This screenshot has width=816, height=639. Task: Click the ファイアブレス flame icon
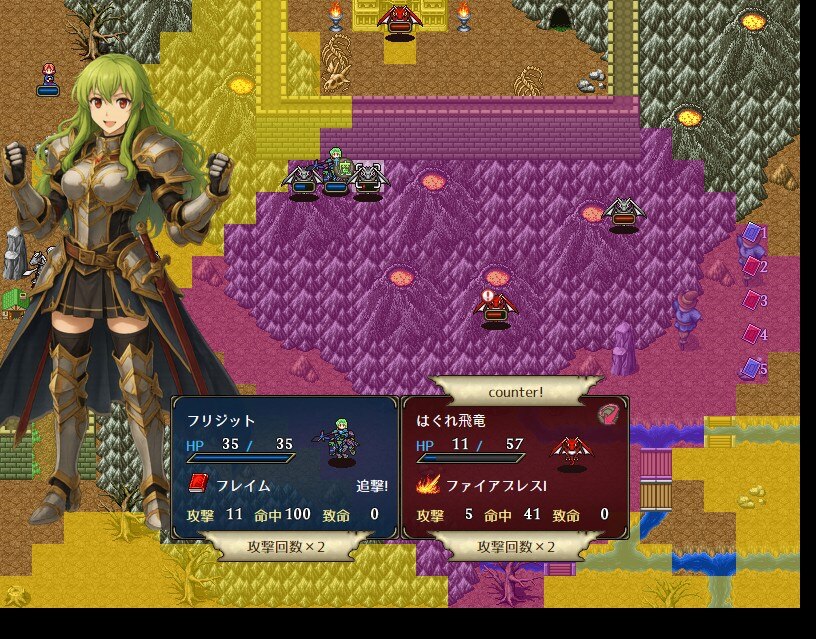point(428,485)
